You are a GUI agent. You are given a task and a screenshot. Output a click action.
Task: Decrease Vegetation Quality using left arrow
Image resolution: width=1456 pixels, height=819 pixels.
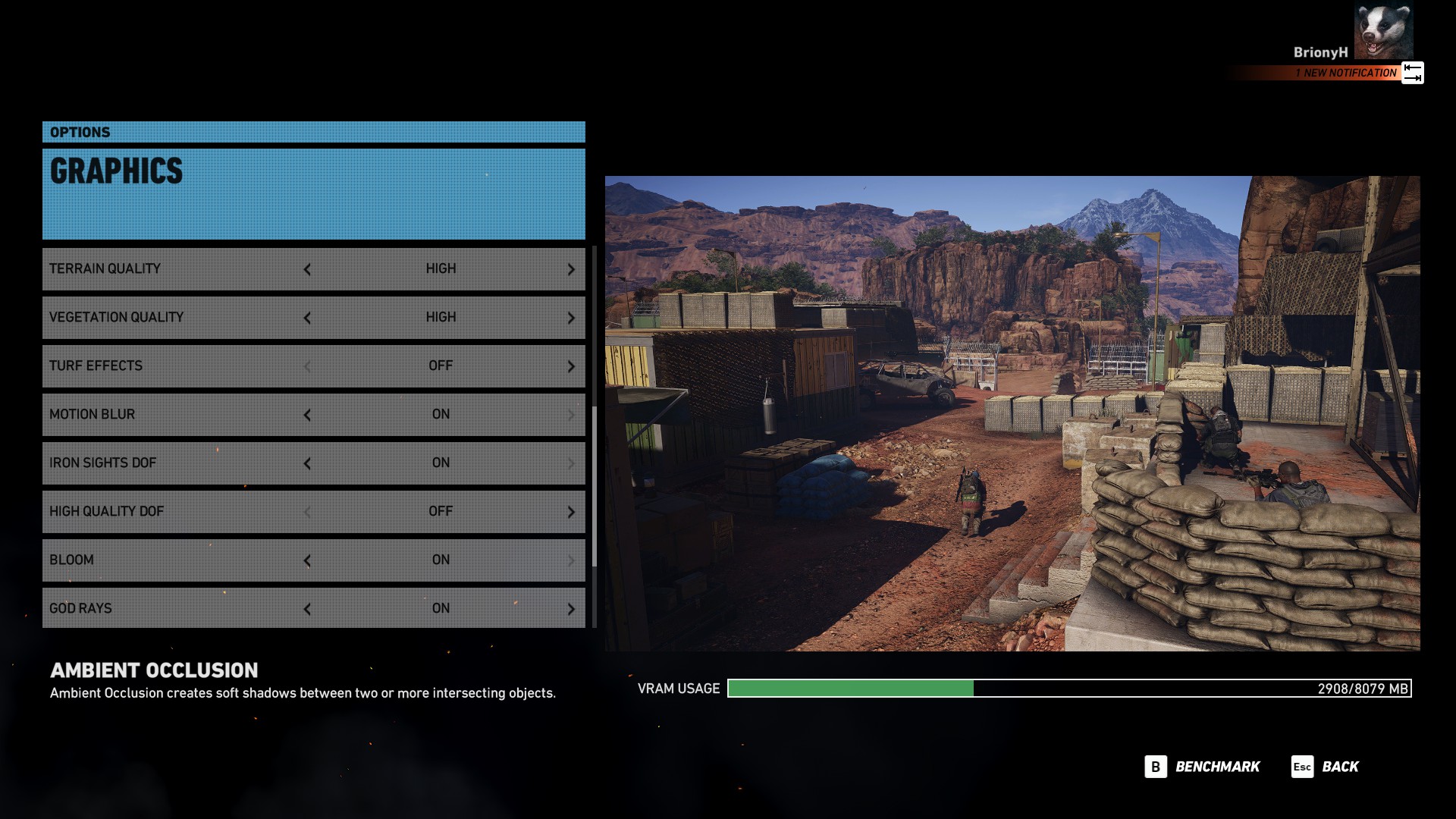307,318
